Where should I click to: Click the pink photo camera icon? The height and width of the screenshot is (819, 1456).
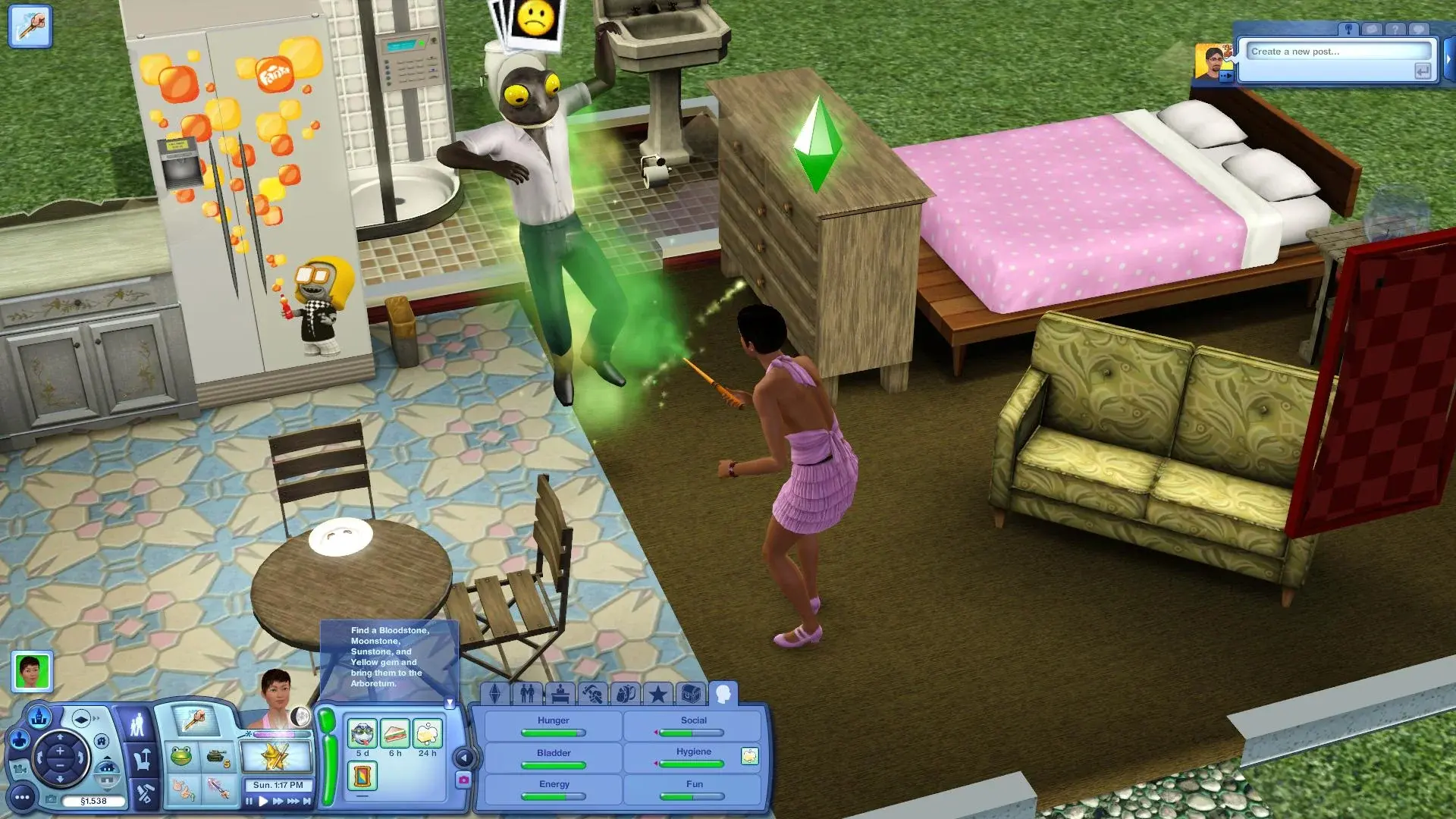coord(466,779)
